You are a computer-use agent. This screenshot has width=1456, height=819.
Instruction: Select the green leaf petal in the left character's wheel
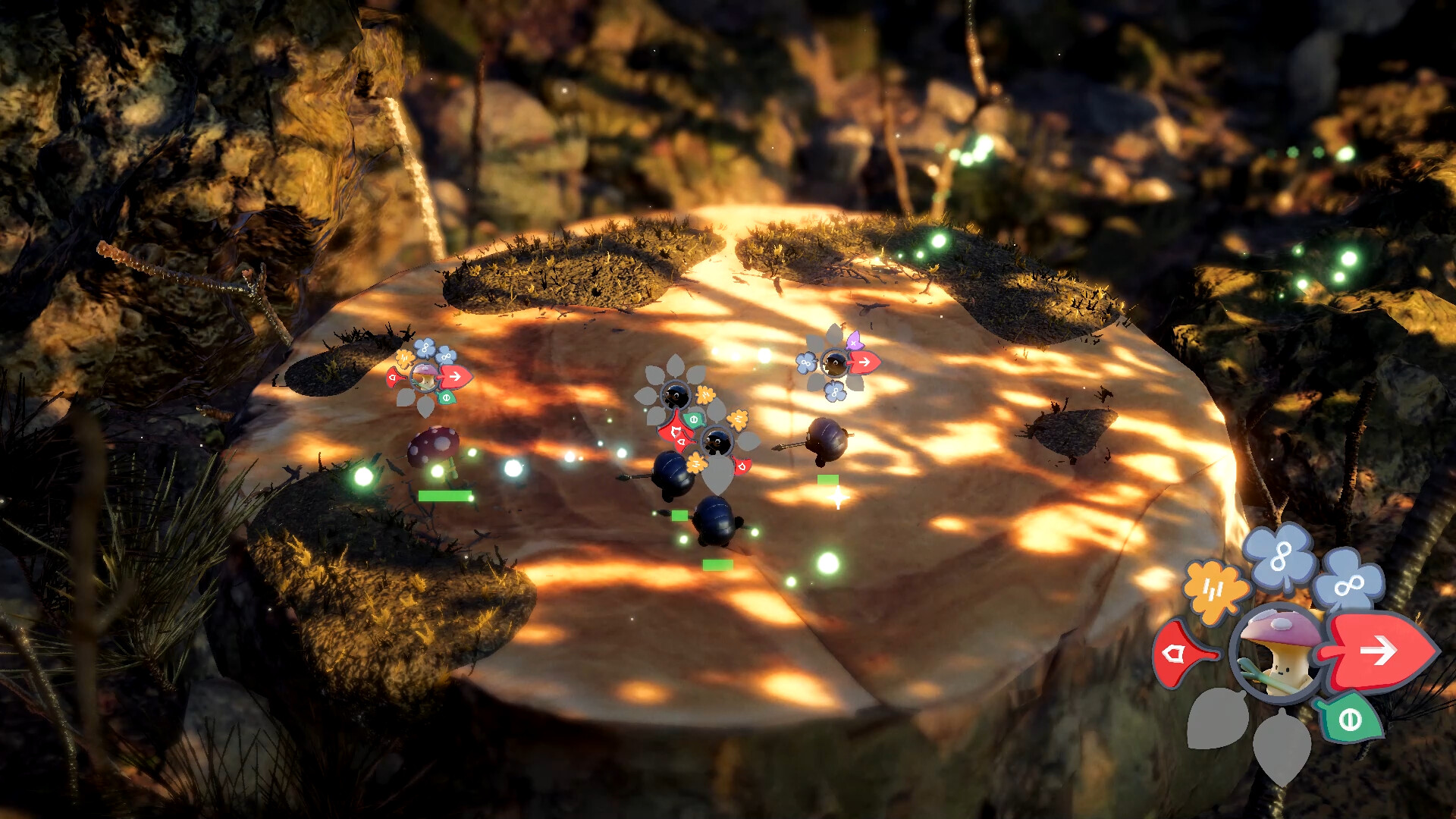coord(446,397)
